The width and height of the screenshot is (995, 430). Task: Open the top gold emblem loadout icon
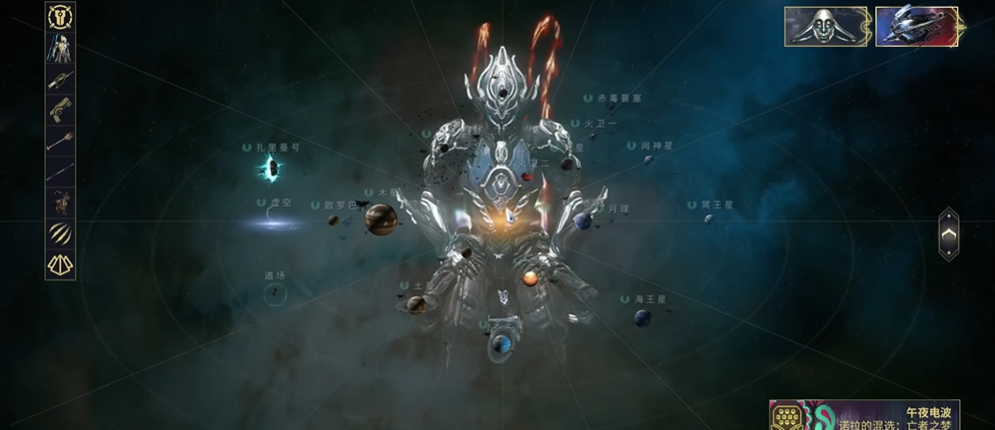pyautogui.click(x=61, y=17)
